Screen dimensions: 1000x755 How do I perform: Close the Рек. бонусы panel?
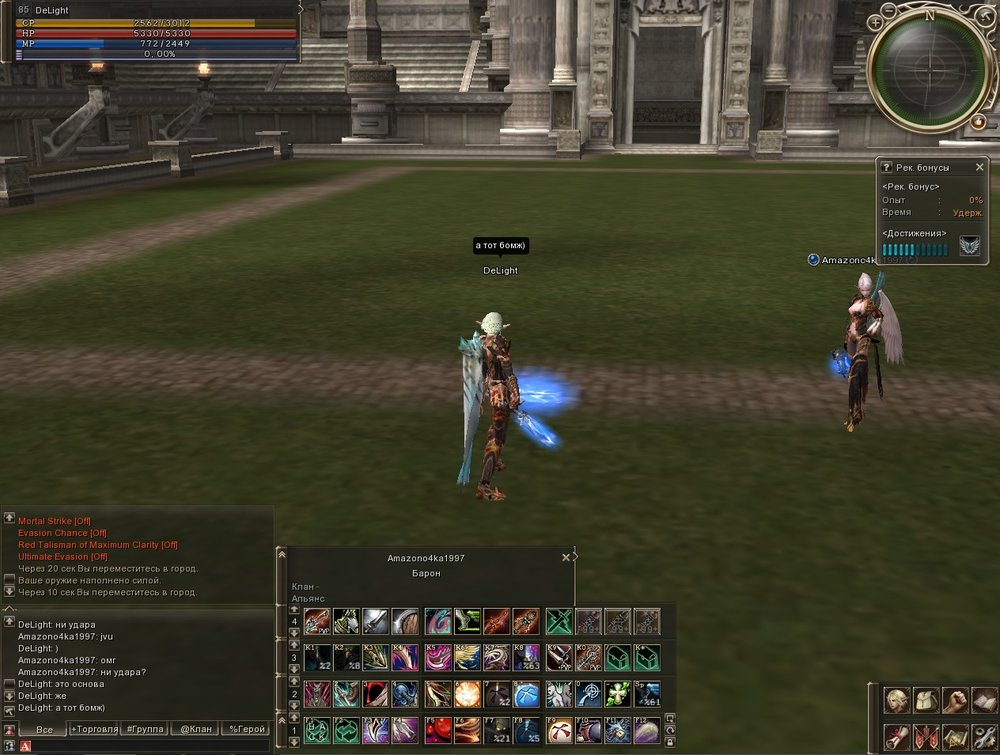click(x=979, y=168)
